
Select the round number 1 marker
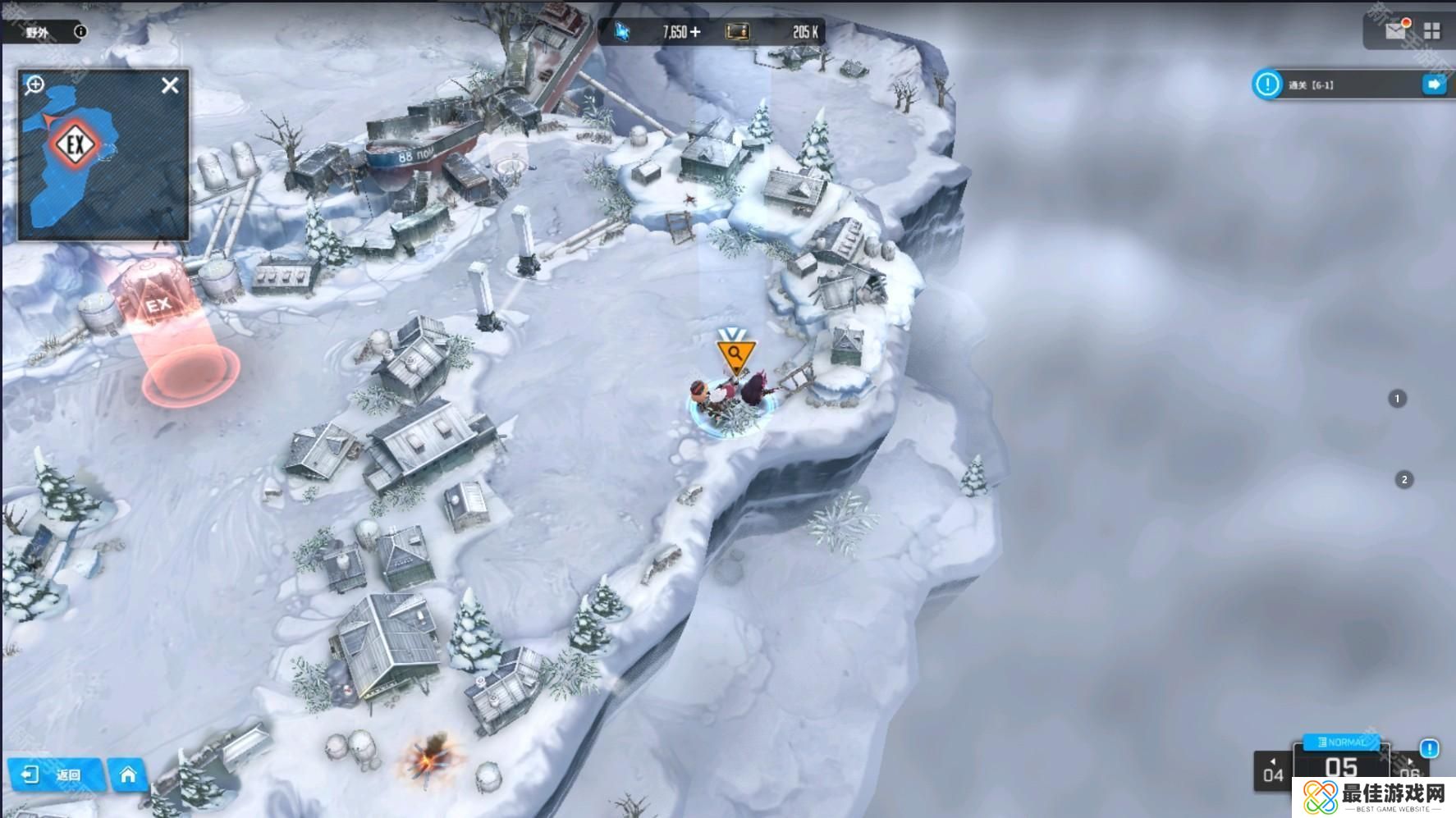(1397, 399)
